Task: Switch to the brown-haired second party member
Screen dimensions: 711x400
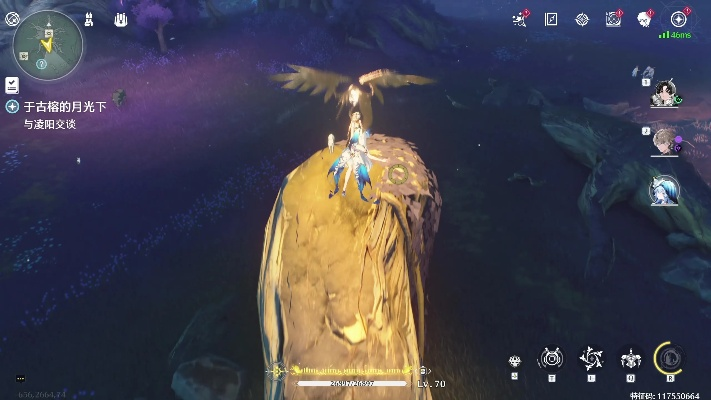Action: (663, 140)
